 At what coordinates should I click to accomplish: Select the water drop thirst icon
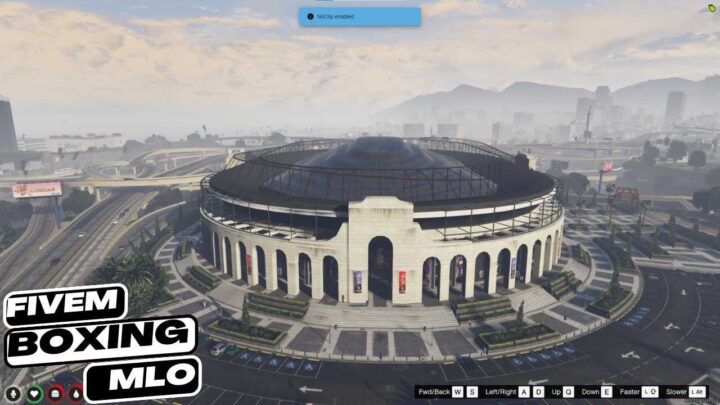(77, 394)
